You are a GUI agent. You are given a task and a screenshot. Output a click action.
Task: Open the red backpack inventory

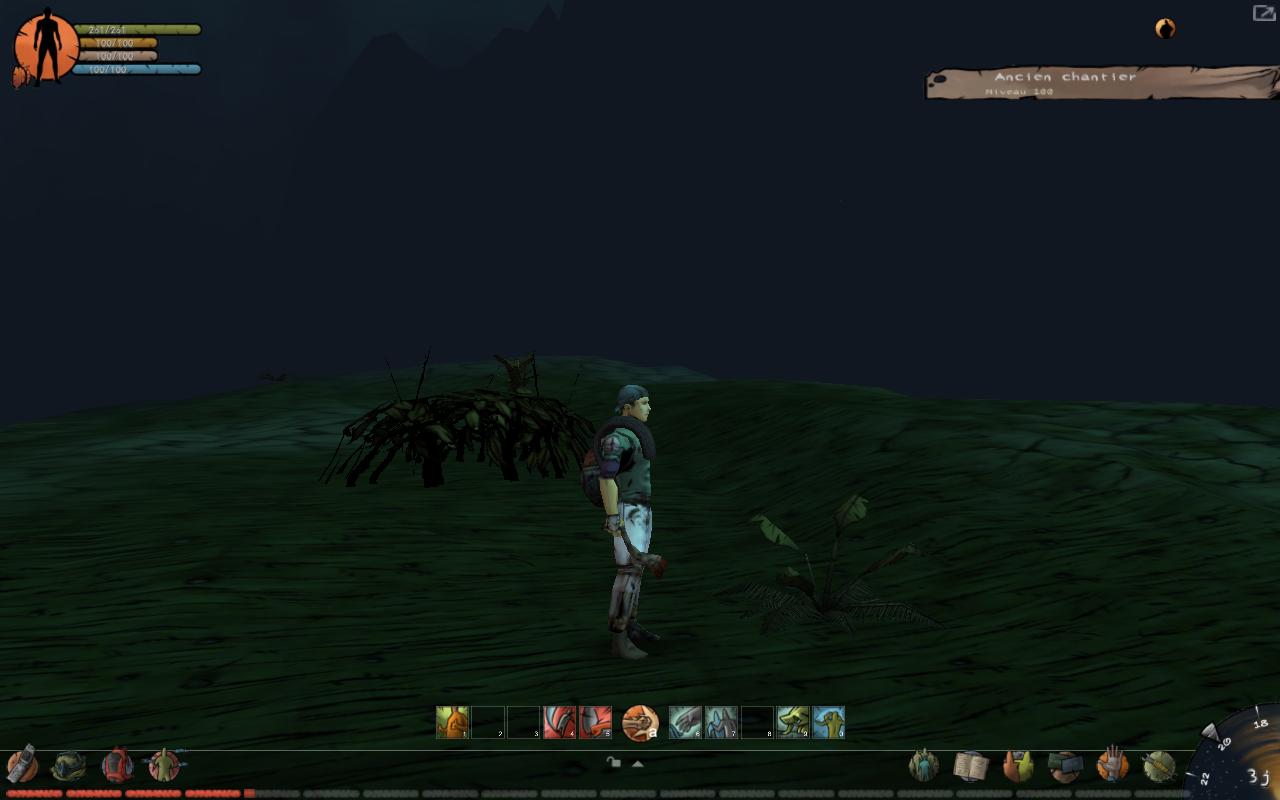pos(117,765)
